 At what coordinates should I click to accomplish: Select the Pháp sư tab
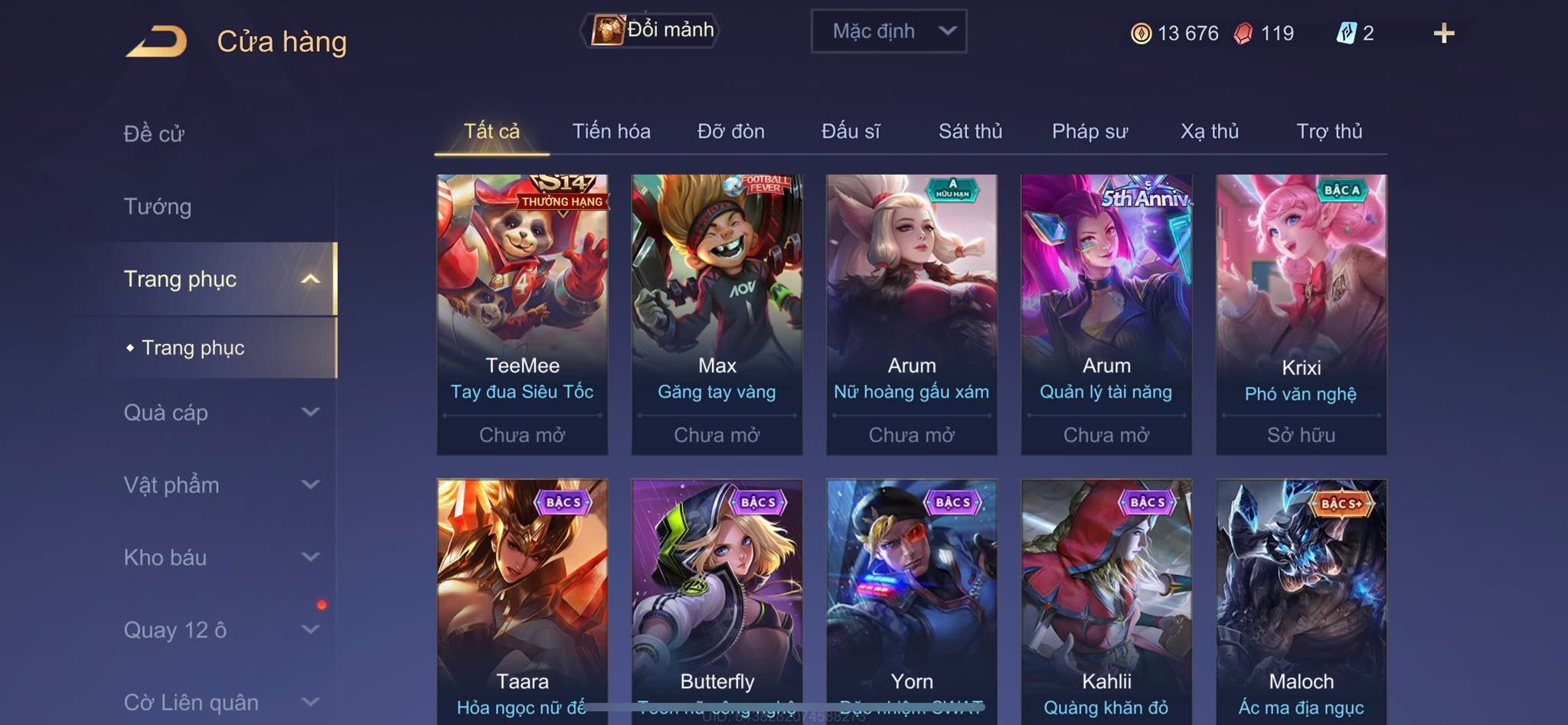pyautogui.click(x=1089, y=132)
